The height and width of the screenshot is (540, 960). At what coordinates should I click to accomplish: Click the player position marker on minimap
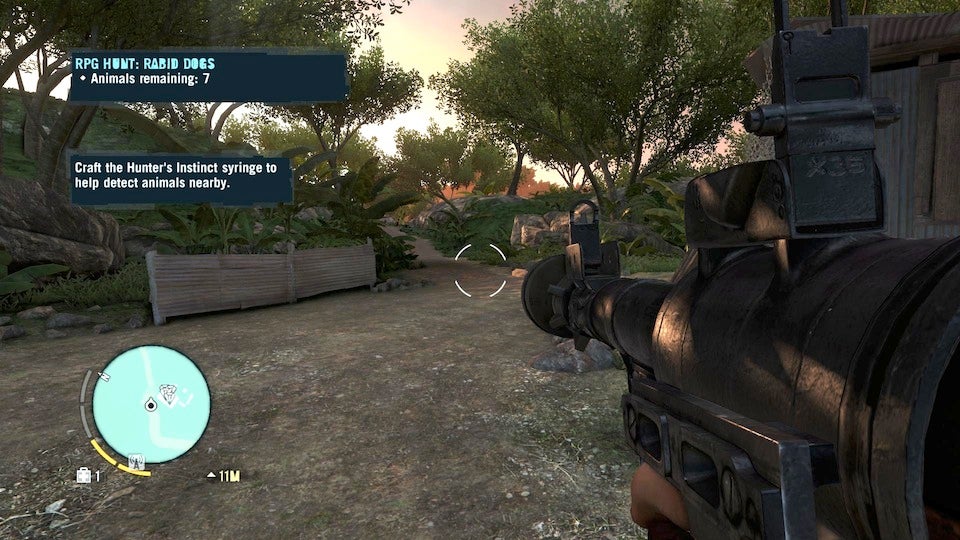pyautogui.click(x=150, y=404)
